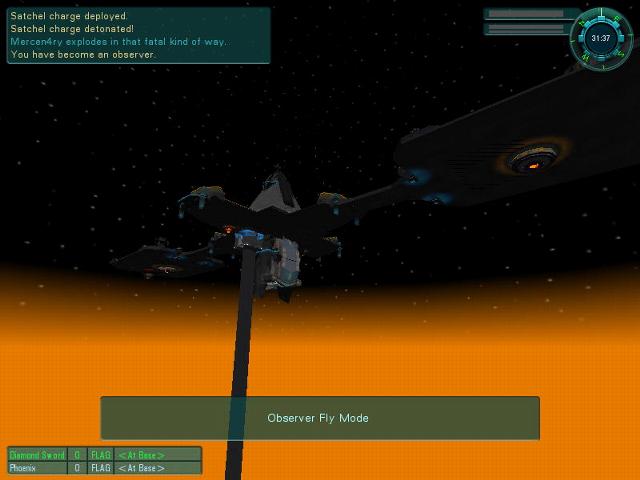Select the Phoenix team score row
The image size is (640, 480).
pos(104,467)
